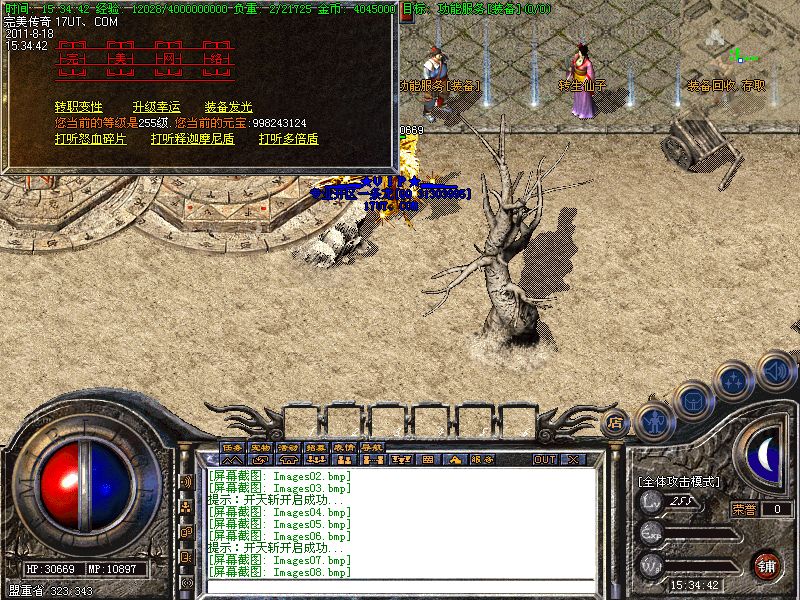The image size is (800, 600).
Task: Click the OUT button on chat bar
Action: (545, 460)
